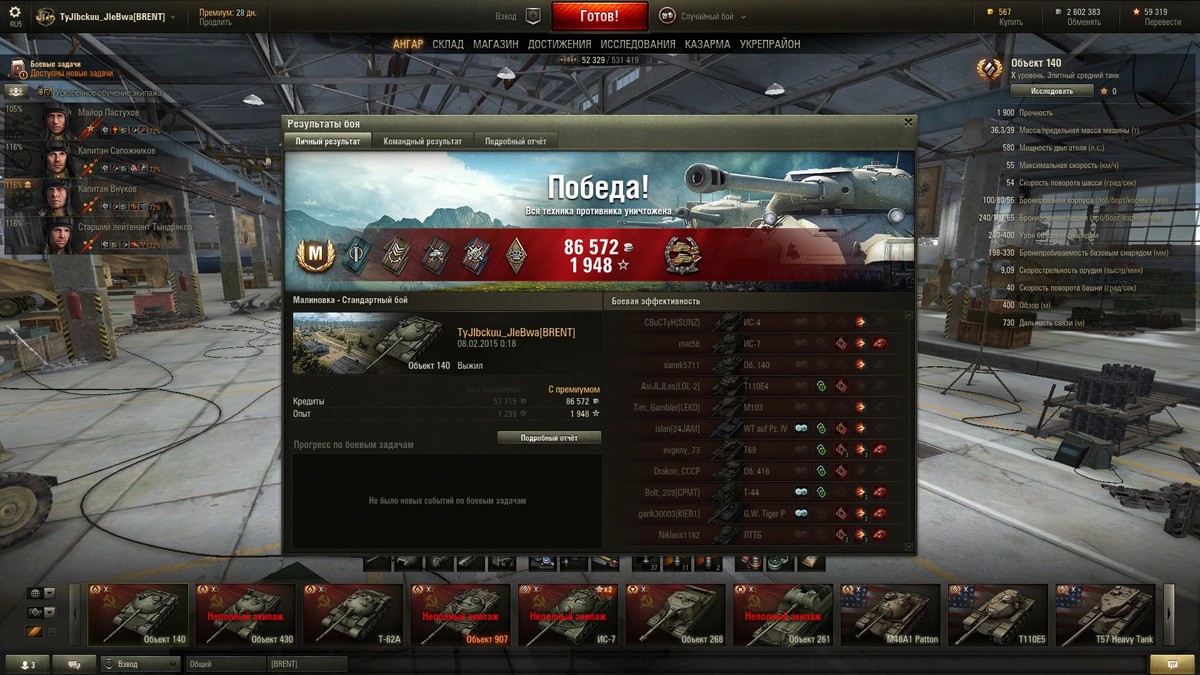Viewport: 1200px width, 675px height.
Task: Open game settings gear icon
Action: pos(15,12)
